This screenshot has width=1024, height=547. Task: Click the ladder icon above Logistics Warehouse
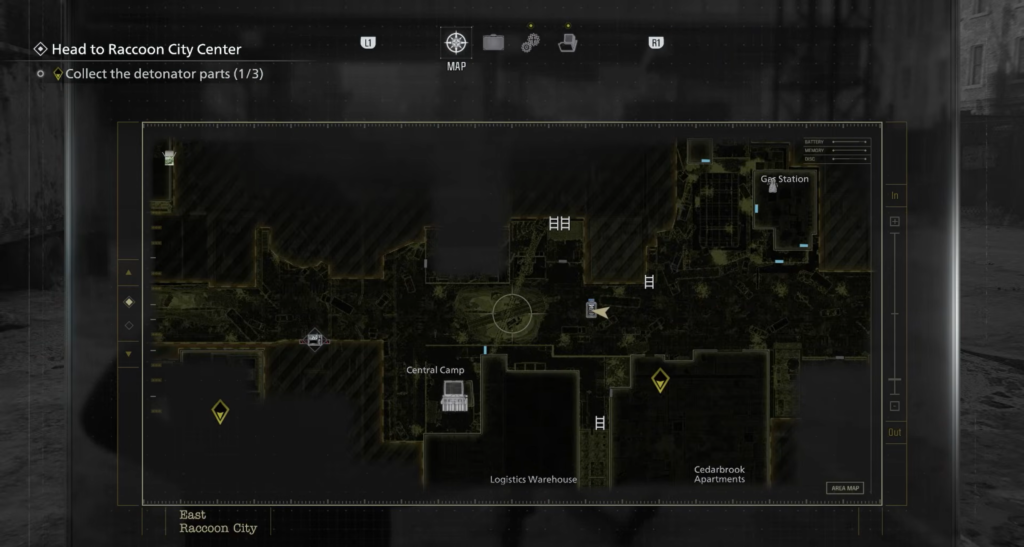600,423
